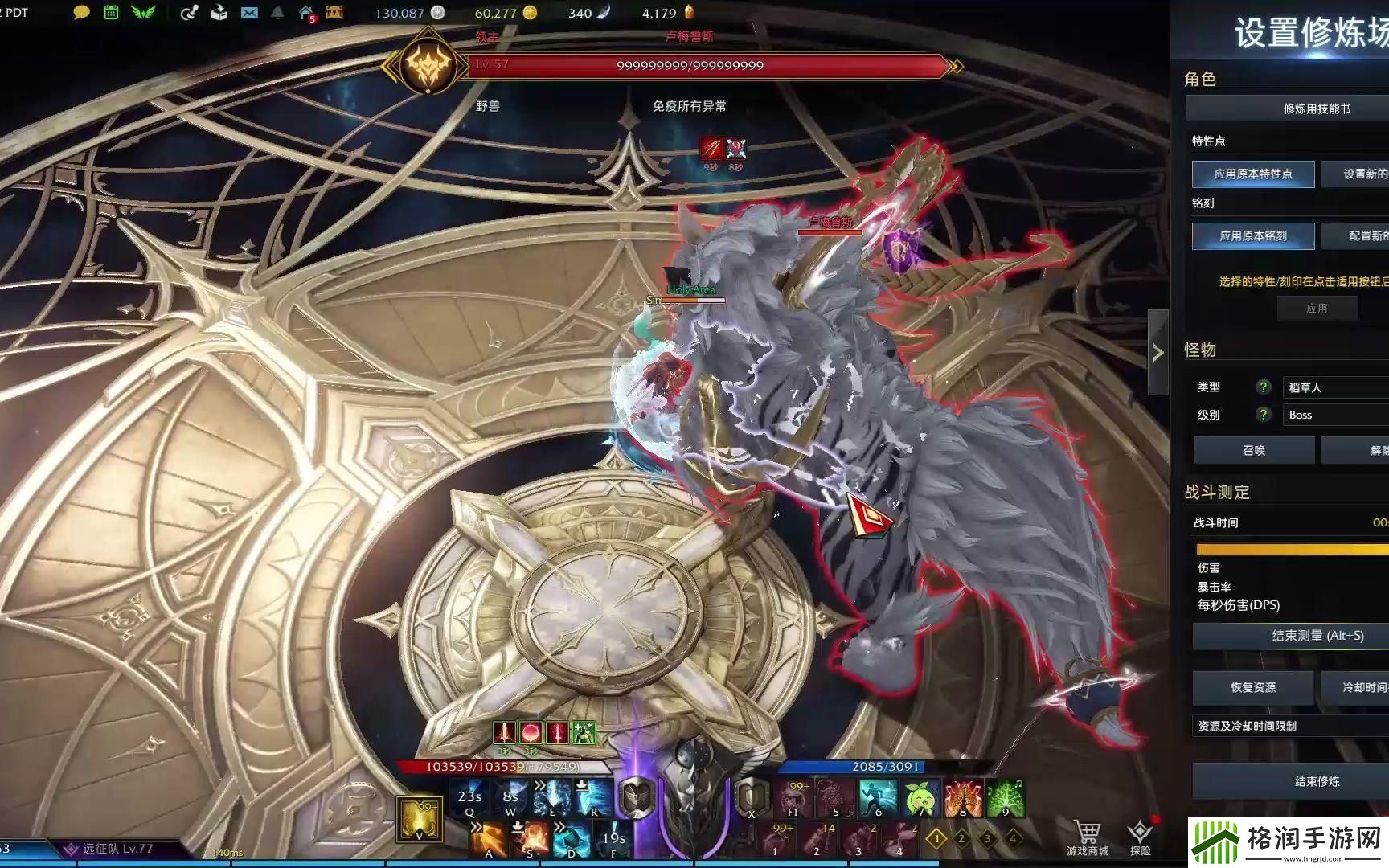
Task: Open the mail envelope icon
Action: tap(250, 13)
